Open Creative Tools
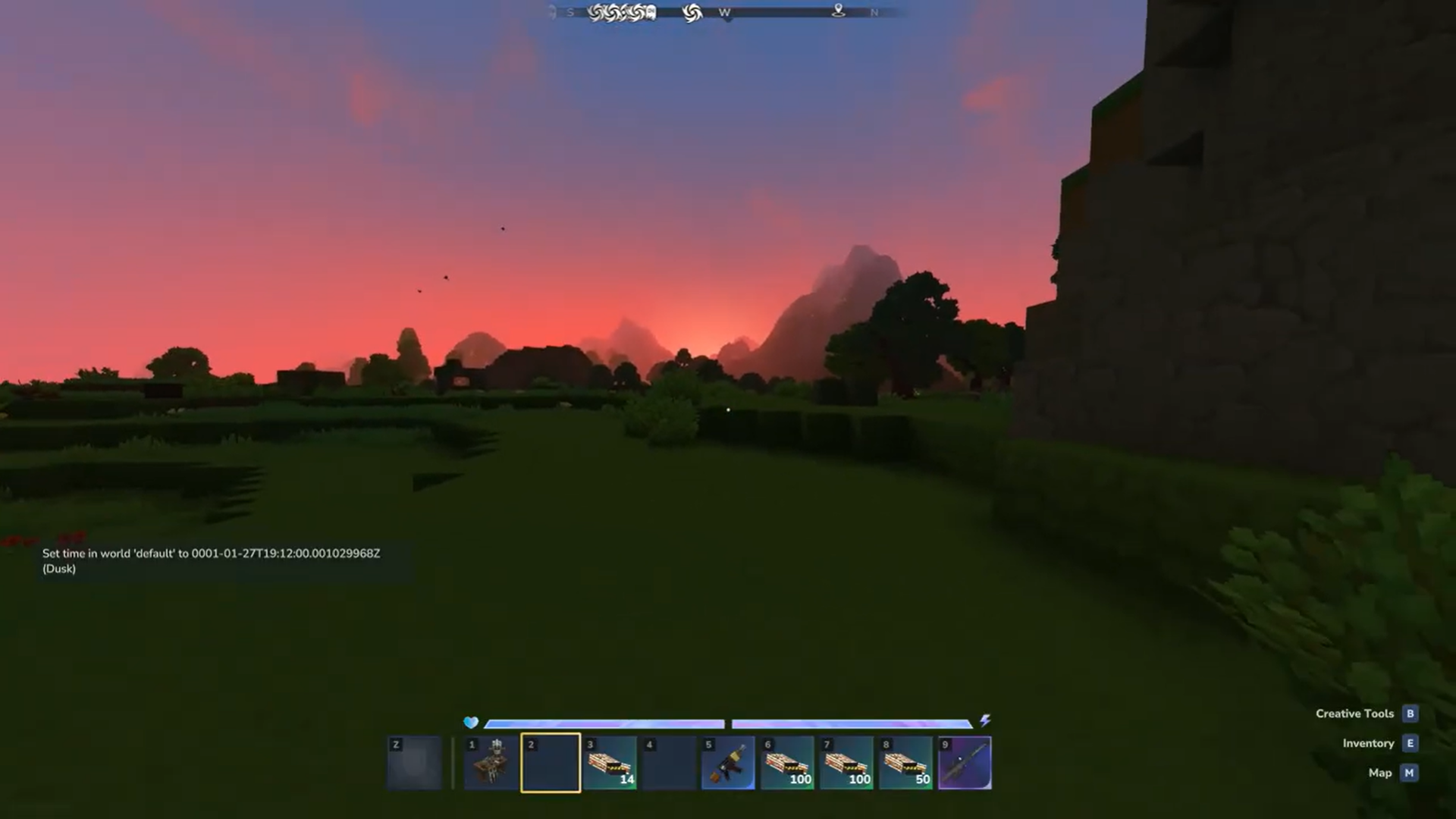 pyautogui.click(x=1355, y=713)
